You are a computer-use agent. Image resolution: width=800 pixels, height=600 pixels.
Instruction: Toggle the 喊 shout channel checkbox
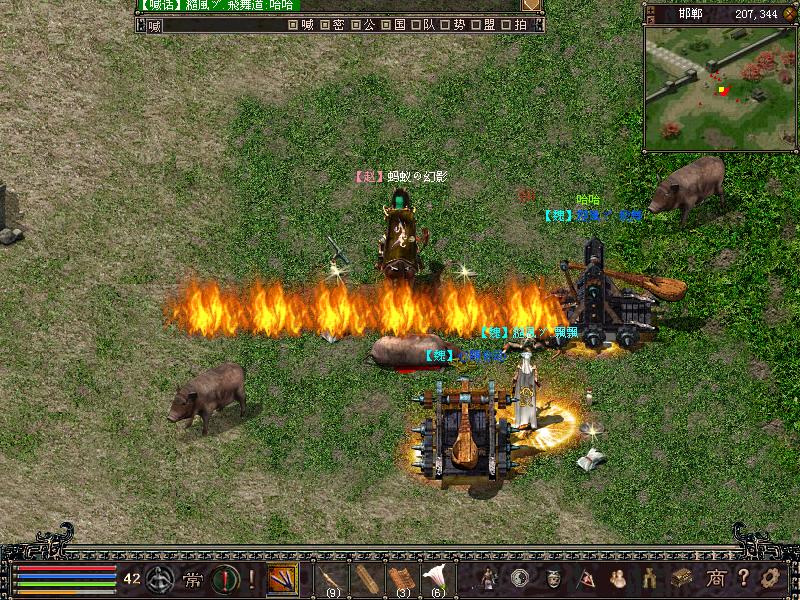(292, 25)
